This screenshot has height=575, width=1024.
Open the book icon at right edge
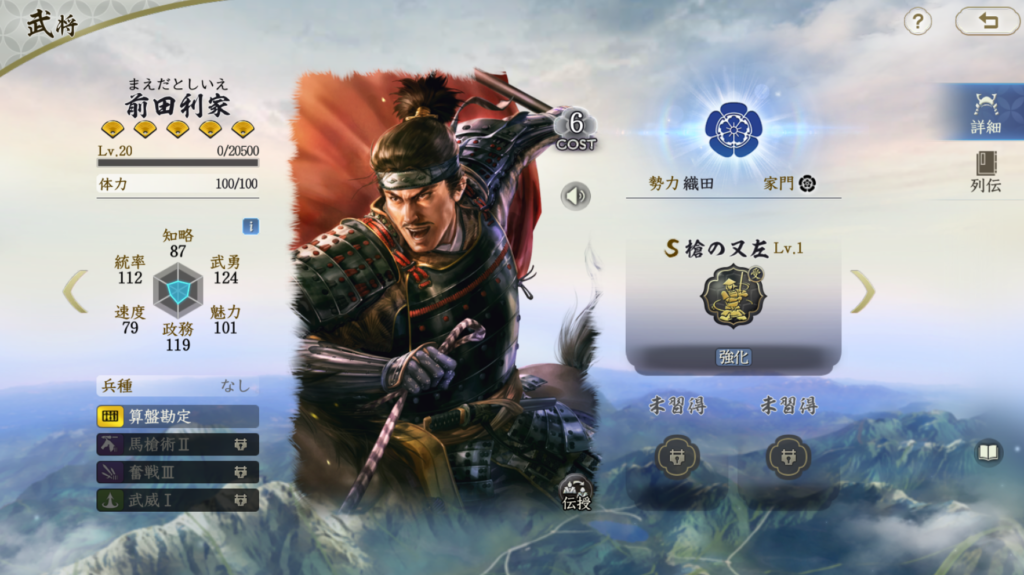click(988, 453)
